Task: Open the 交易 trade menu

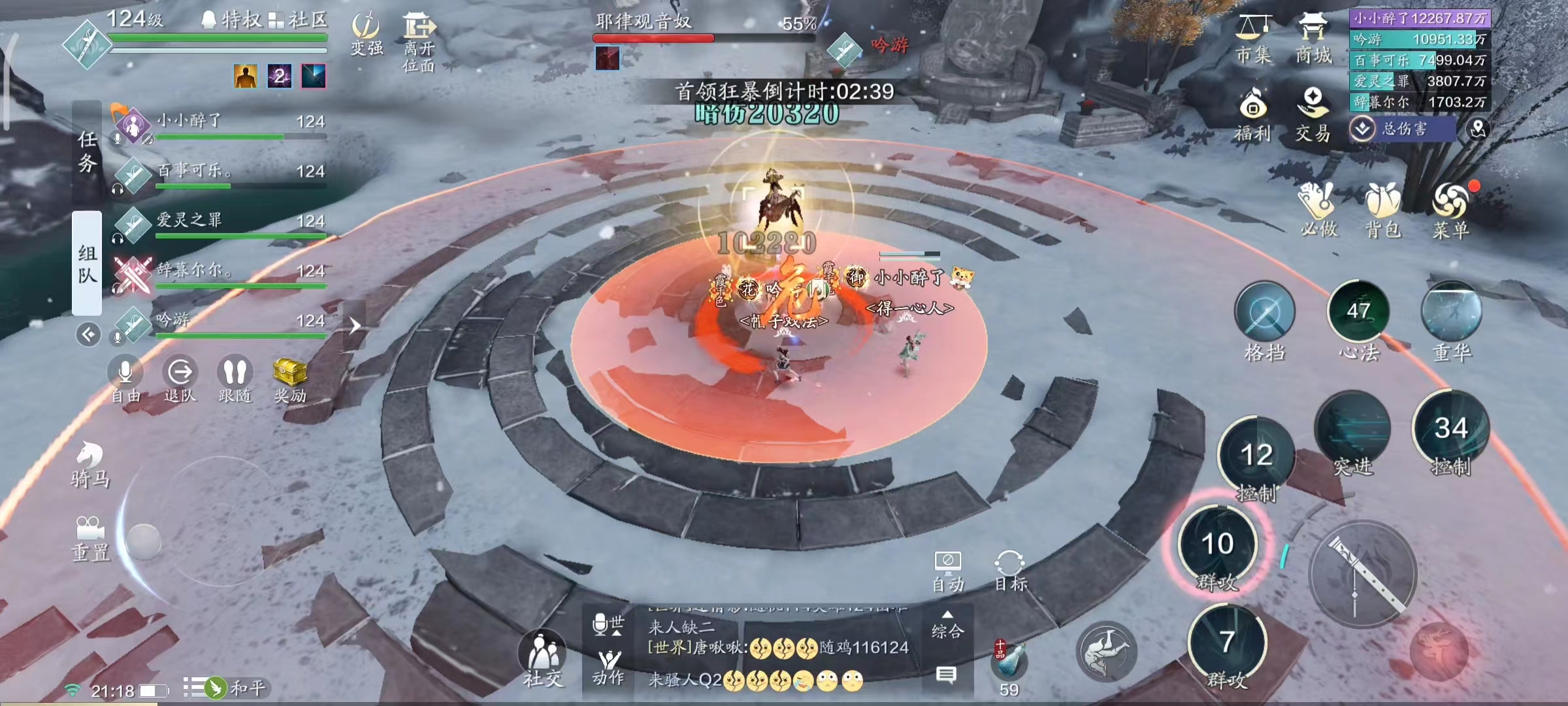Action: (x=1313, y=114)
